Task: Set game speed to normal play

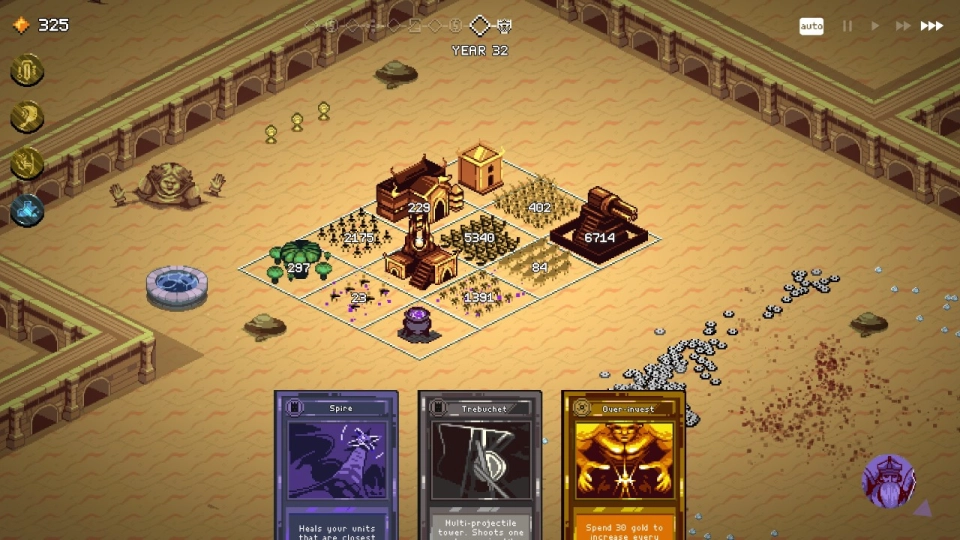Action: [875, 26]
